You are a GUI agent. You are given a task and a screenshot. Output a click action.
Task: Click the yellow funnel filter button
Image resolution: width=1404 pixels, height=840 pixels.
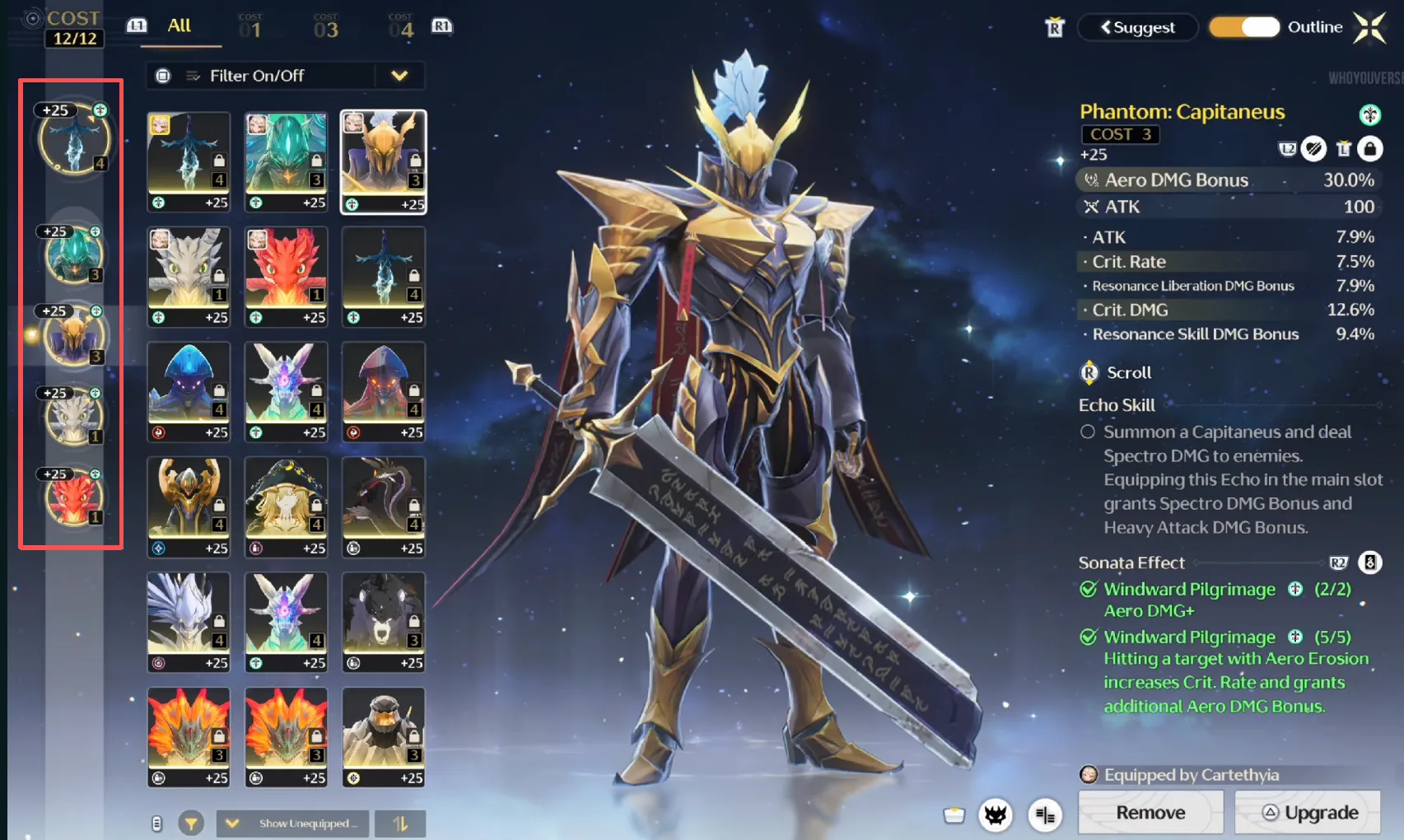tap(191, 823)
